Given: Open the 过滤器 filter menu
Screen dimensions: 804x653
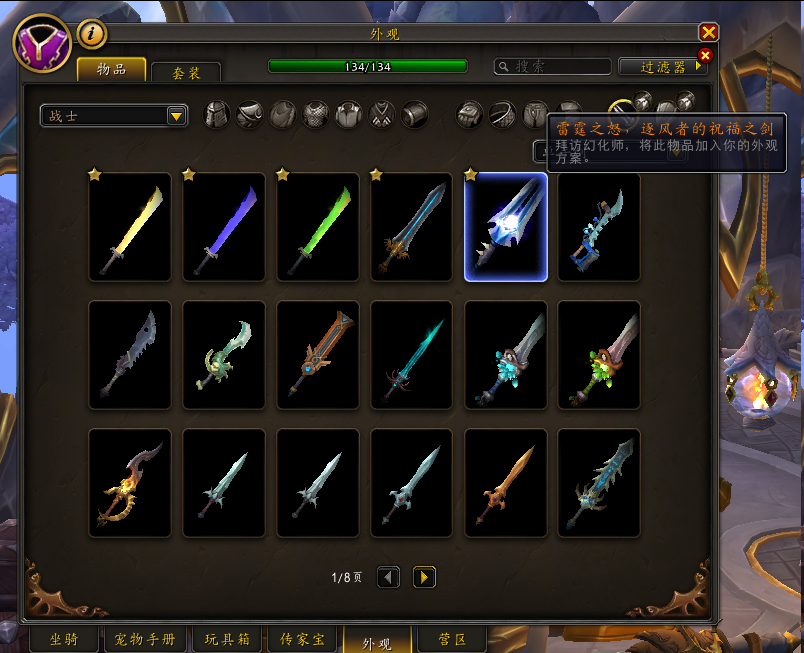Looking at the screenshot, I should (663, 67).
